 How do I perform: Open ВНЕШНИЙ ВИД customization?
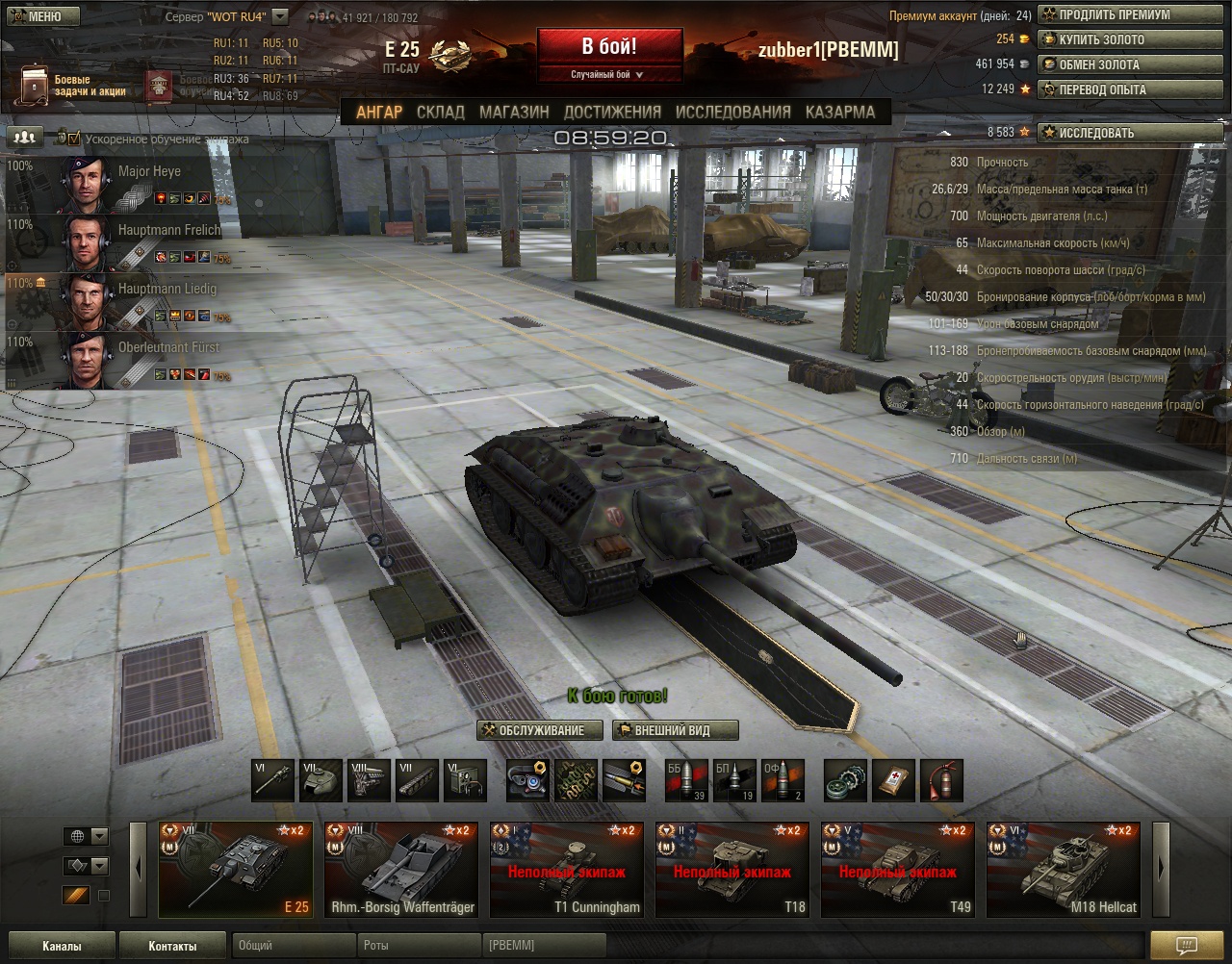pyautogui.click(x=675, y=730)
